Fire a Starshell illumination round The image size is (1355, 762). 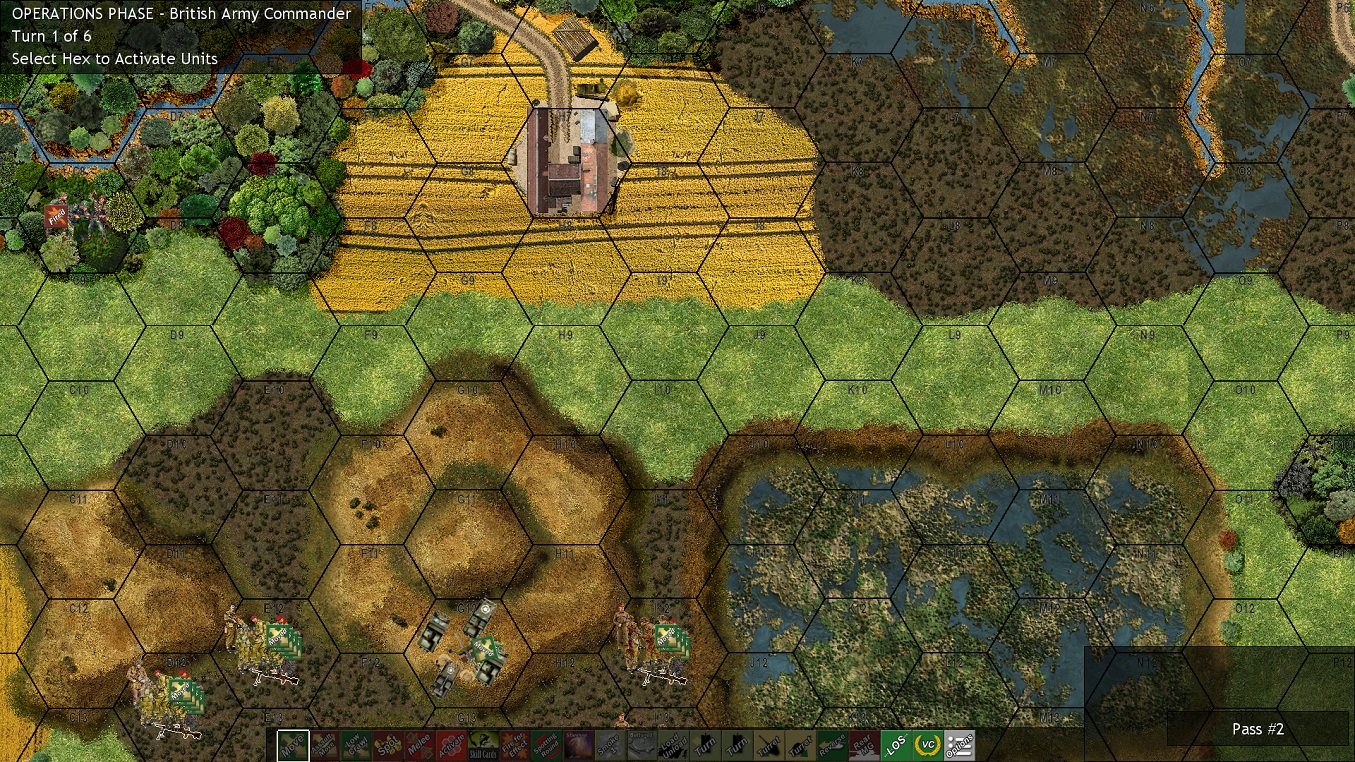tap(578, 744)
